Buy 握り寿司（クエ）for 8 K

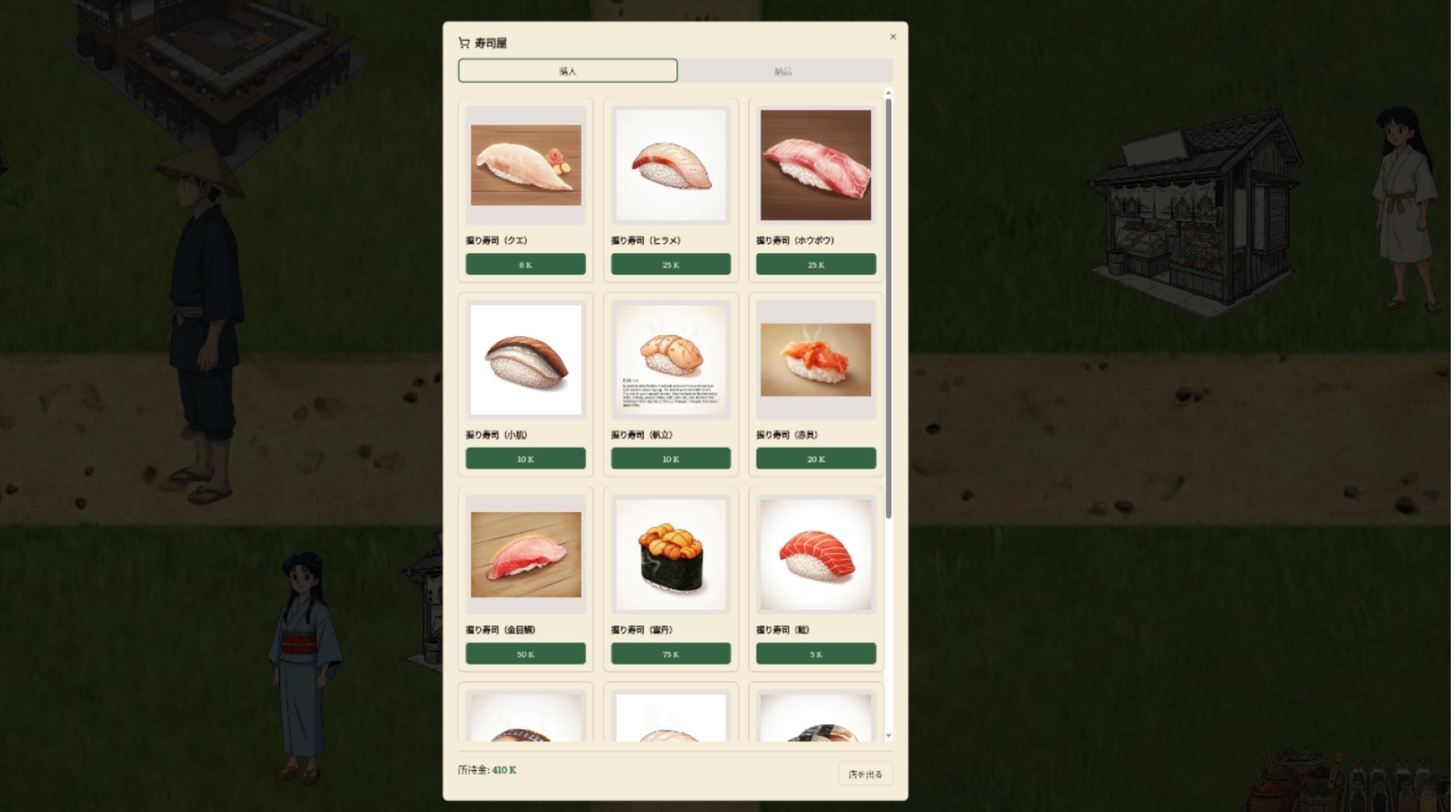point(525,264)
